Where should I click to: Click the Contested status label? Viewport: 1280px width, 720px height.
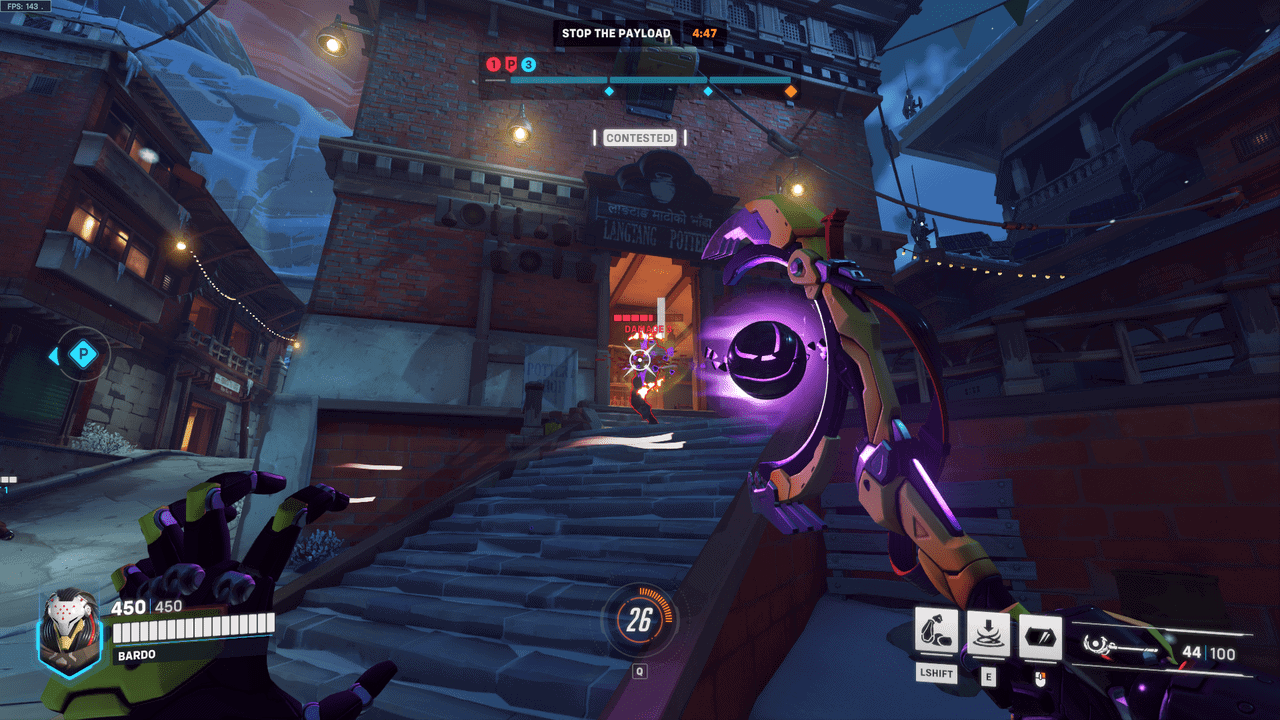[x=640, y=138]
